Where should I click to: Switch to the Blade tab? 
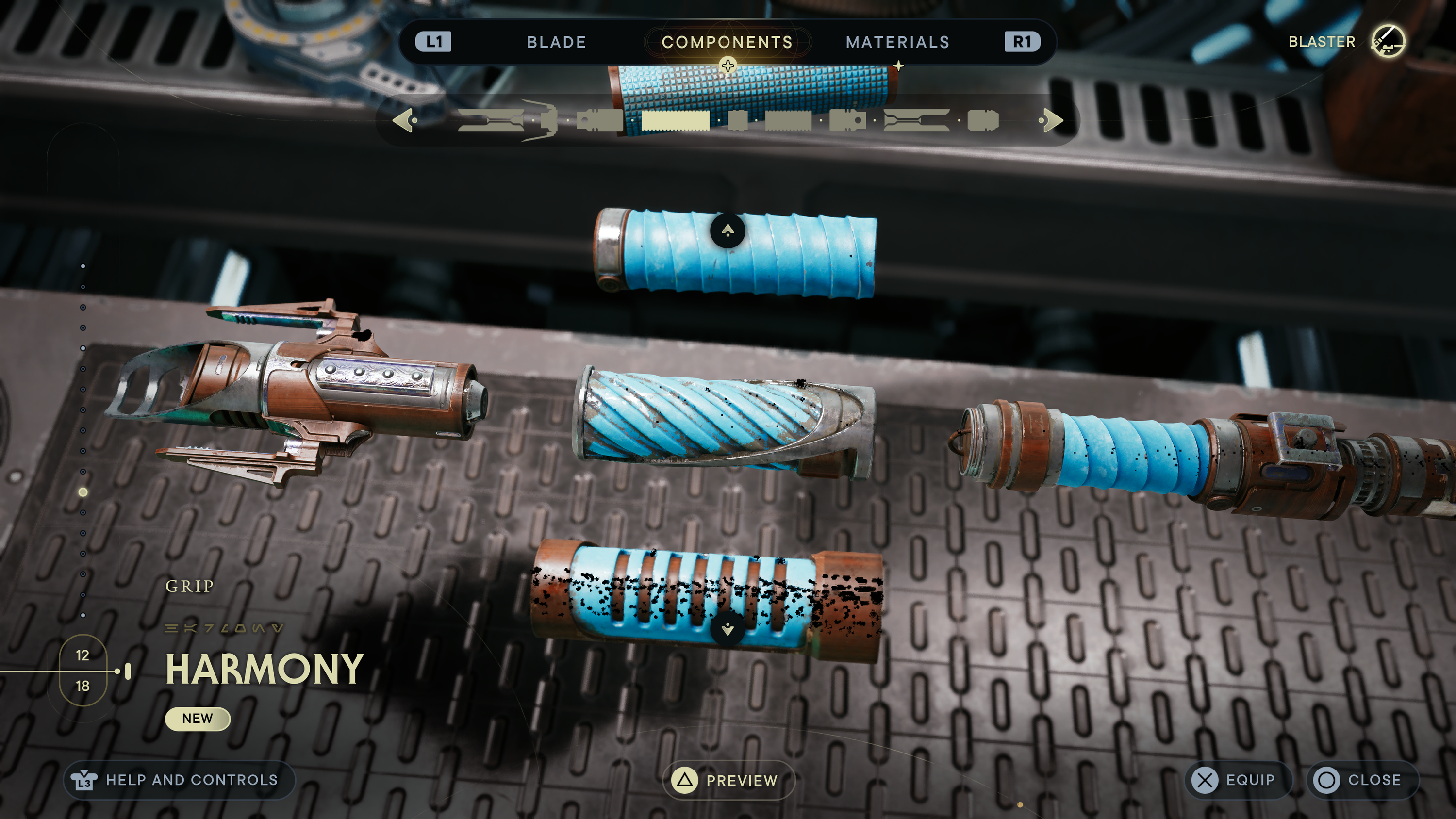tap(556, 42)
